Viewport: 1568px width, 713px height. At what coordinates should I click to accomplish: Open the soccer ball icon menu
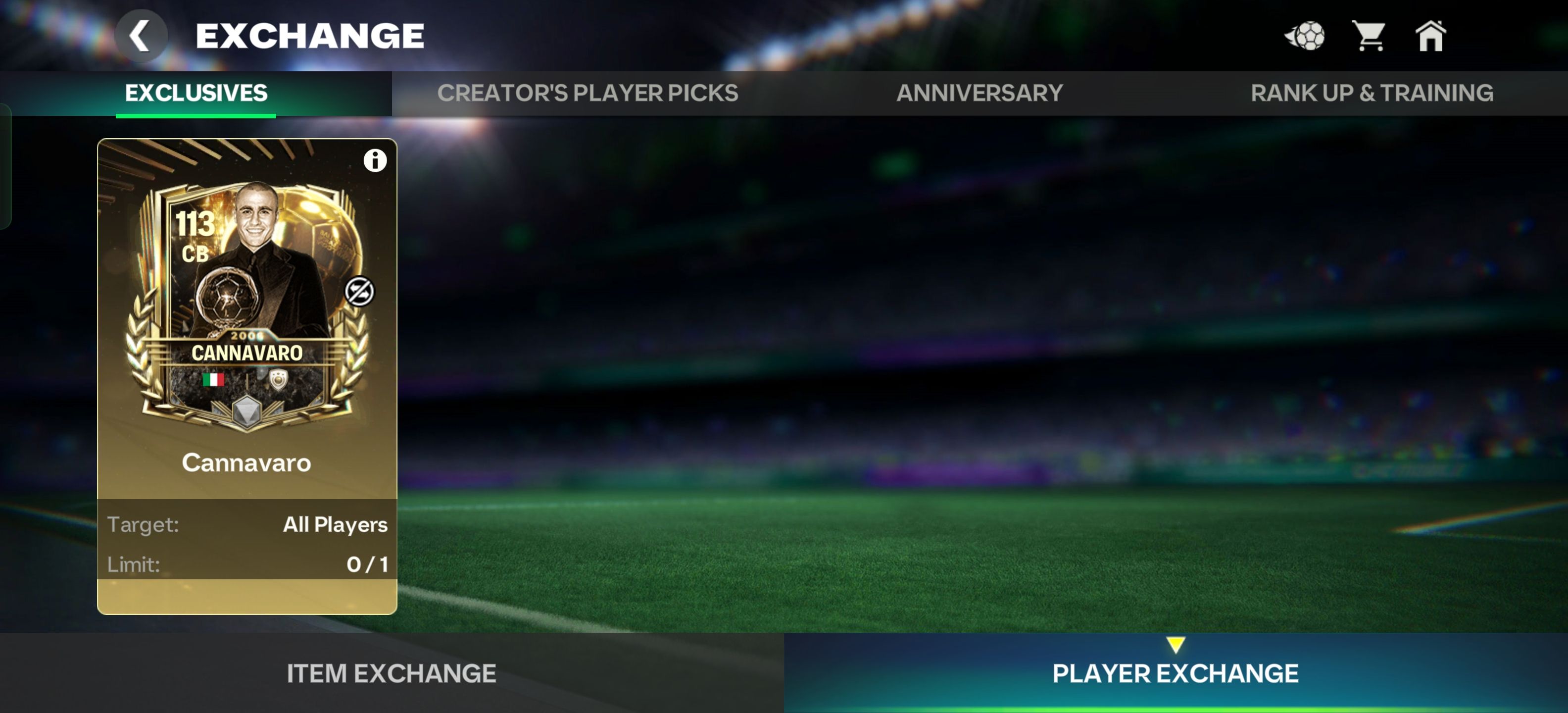[x=1305, y=36]
